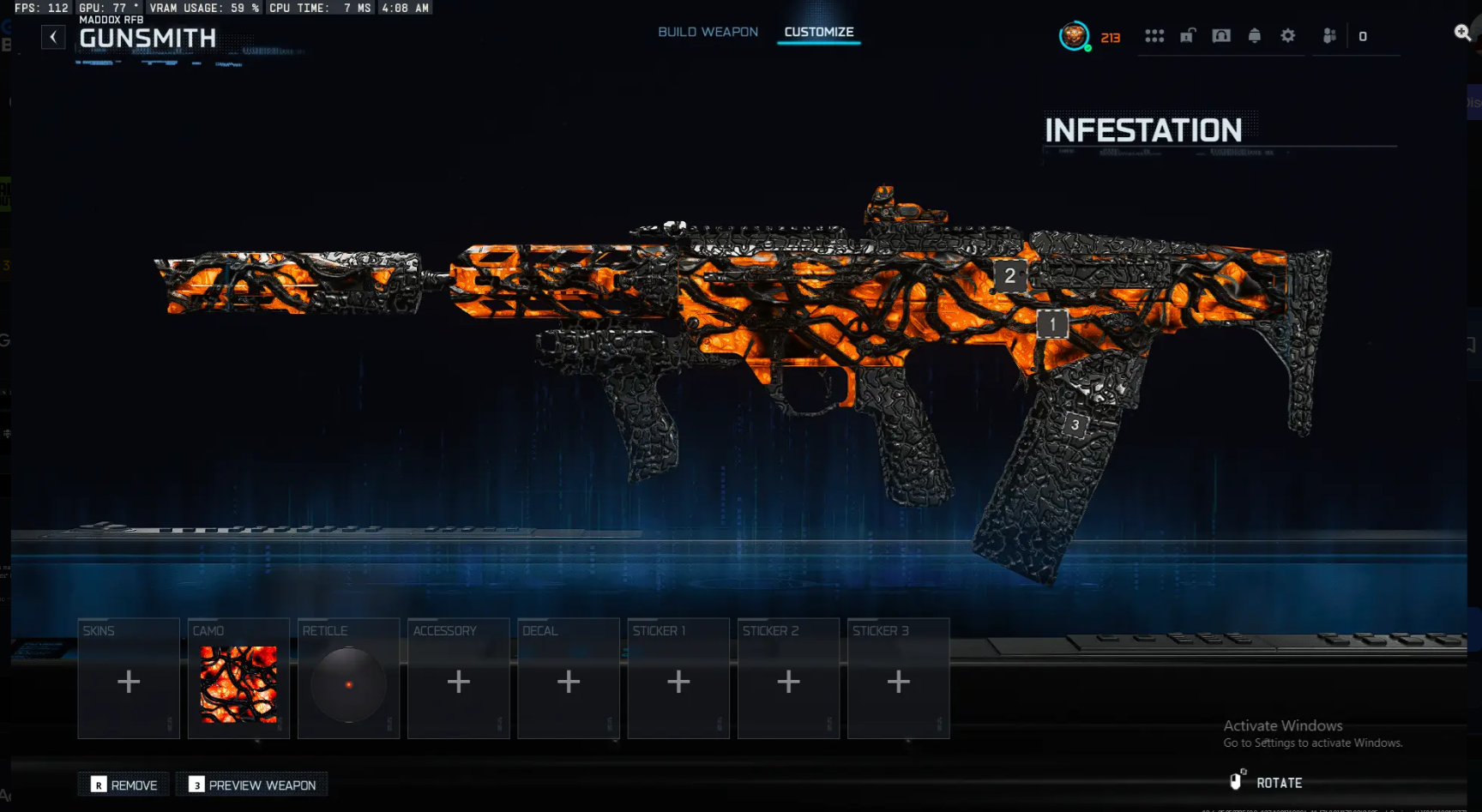The height and width of the screenshot is (812, 1482).
Task: Open the STICKER 2 slot plus sign
Action: click(x=788, y=680)
